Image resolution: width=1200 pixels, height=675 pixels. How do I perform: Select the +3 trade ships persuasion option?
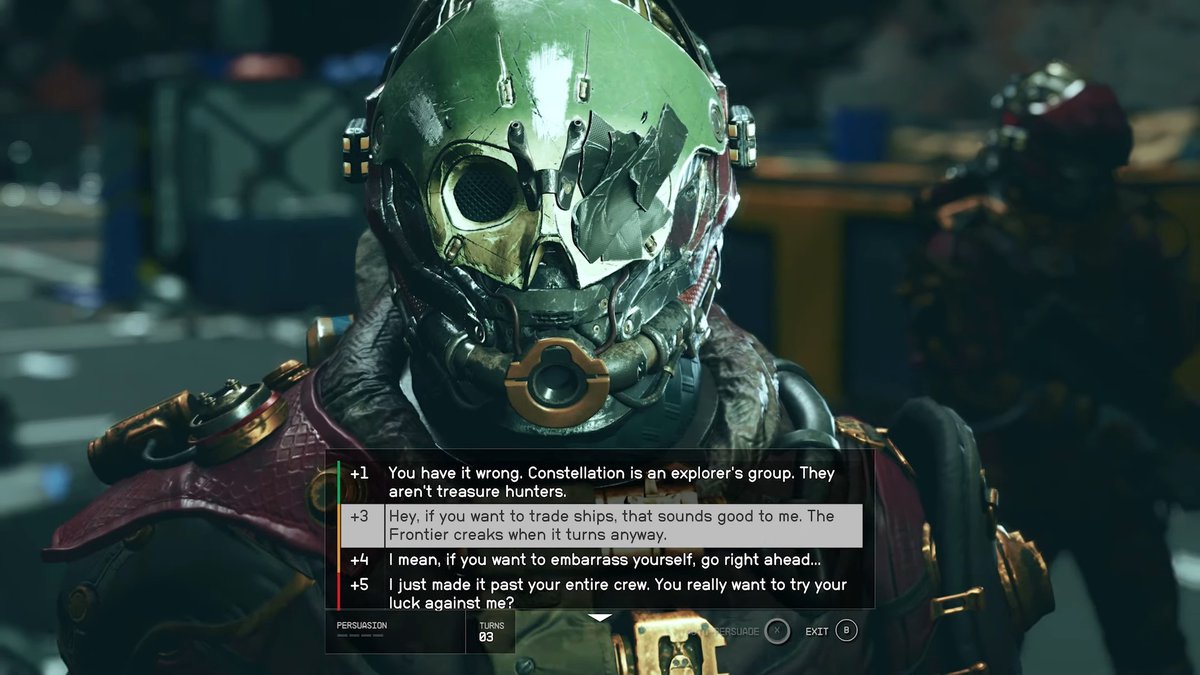[x=610, y=526]
